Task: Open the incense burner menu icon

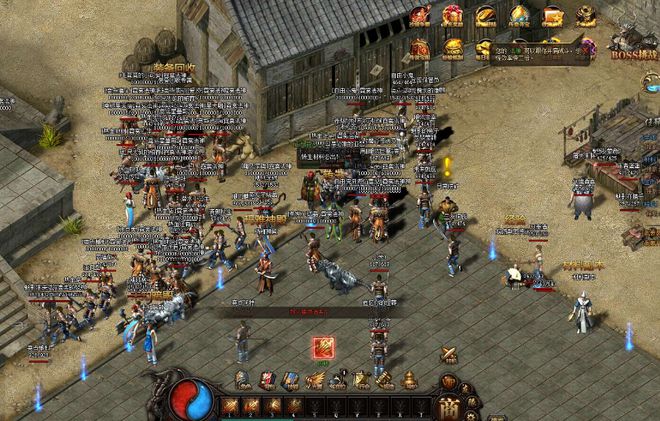Action: (x=408, y=380)
